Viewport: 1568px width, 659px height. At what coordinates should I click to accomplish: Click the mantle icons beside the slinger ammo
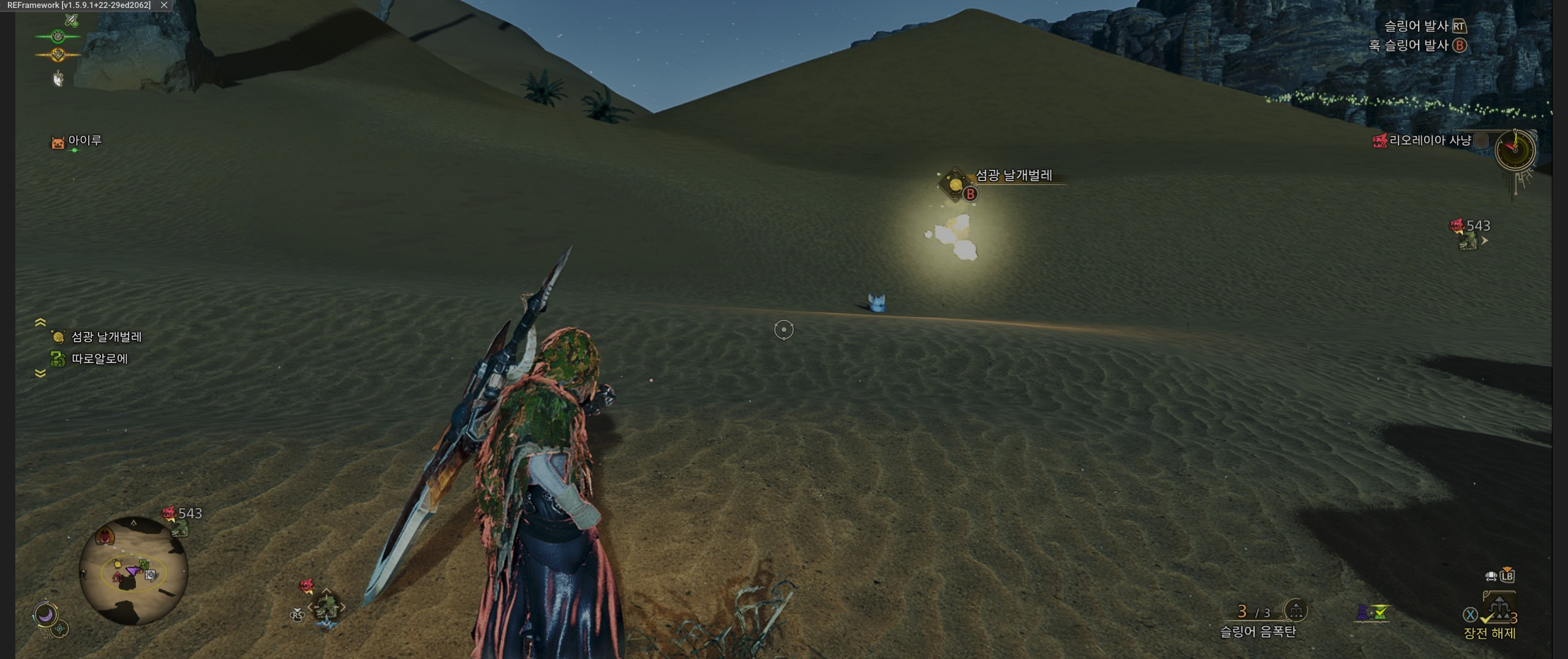click(1372, 612)
